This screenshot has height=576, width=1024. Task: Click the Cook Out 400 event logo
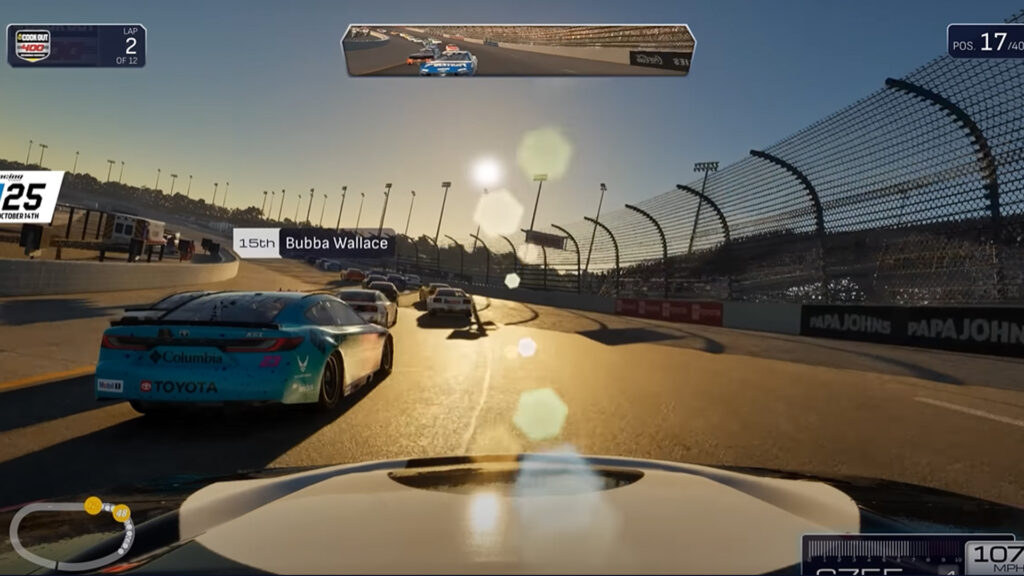33,45
